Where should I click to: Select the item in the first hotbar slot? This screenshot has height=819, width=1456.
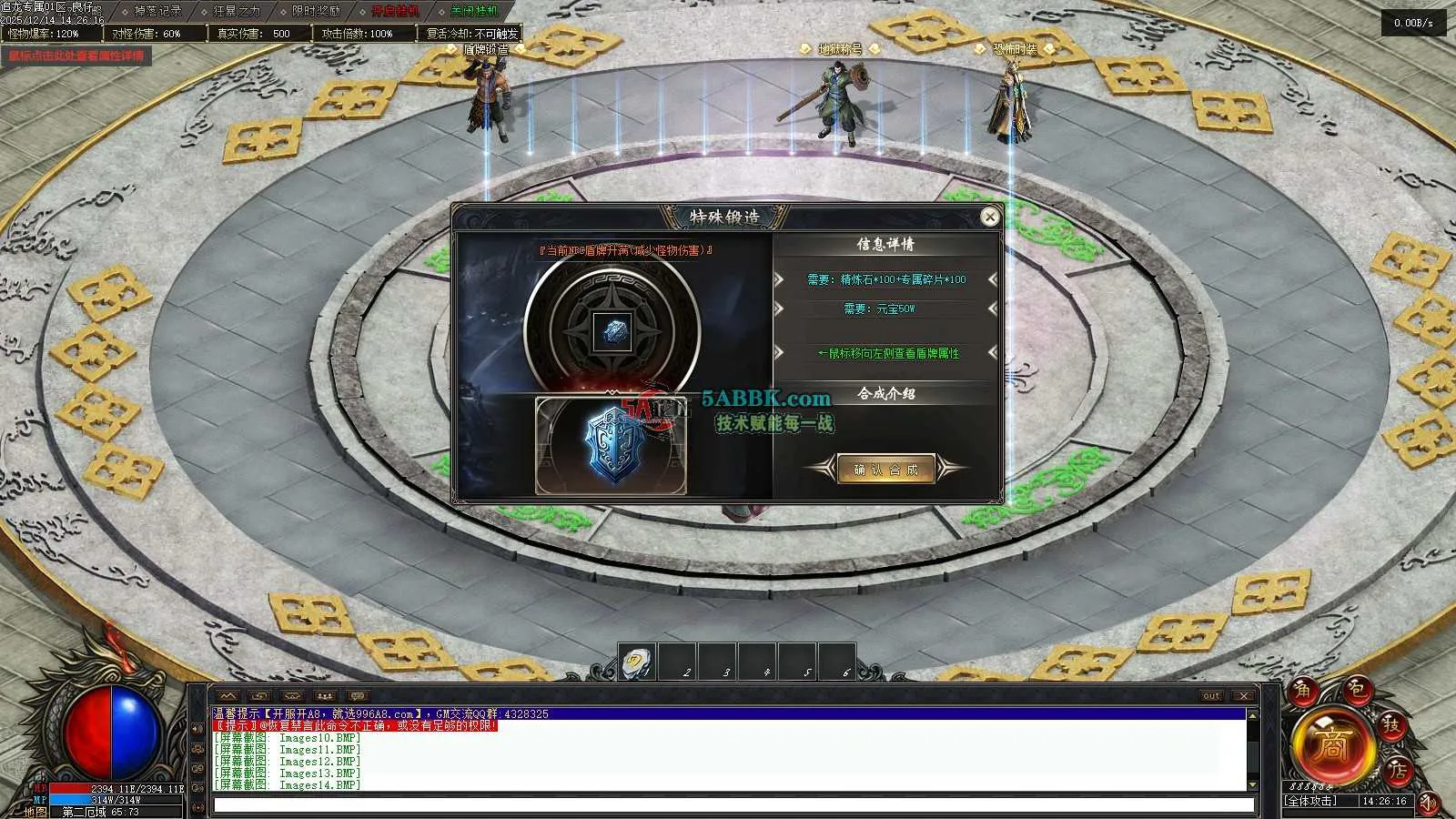pos(637,662)
